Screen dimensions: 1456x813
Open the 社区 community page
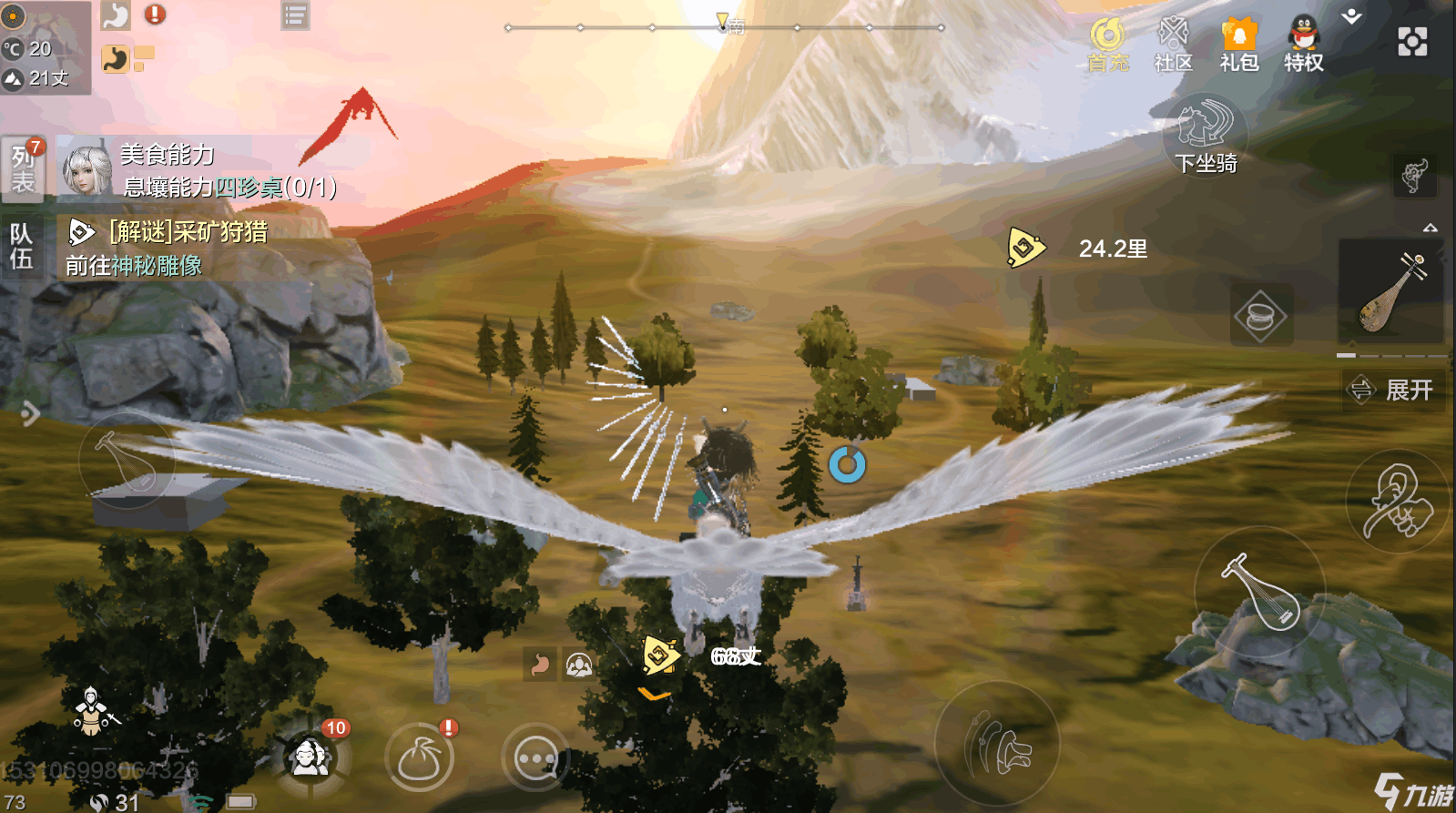point(1173,44)
